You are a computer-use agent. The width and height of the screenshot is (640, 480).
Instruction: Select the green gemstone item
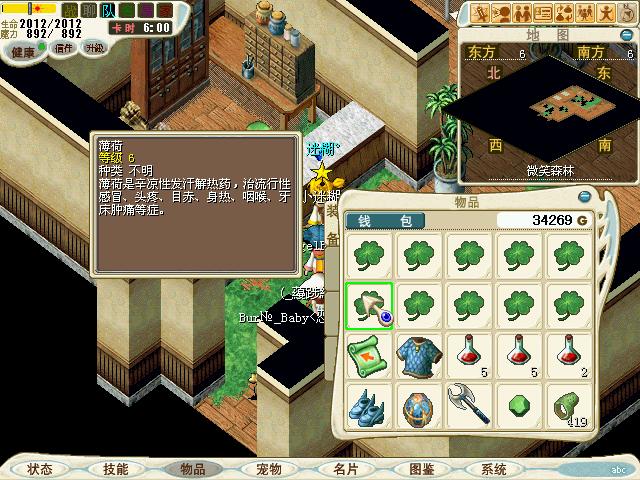pos(520,407)
